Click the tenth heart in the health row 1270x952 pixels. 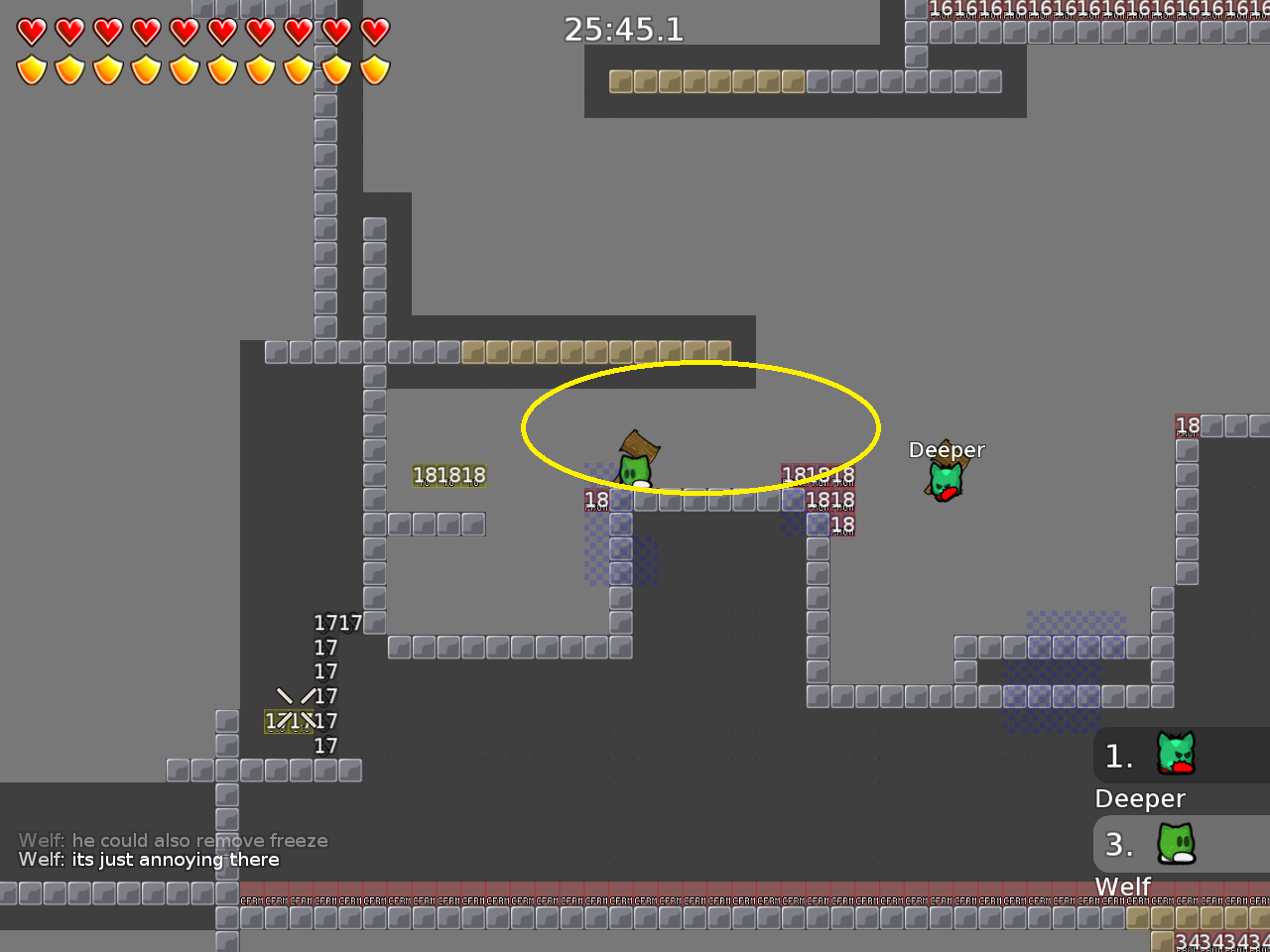pos(374,31)
